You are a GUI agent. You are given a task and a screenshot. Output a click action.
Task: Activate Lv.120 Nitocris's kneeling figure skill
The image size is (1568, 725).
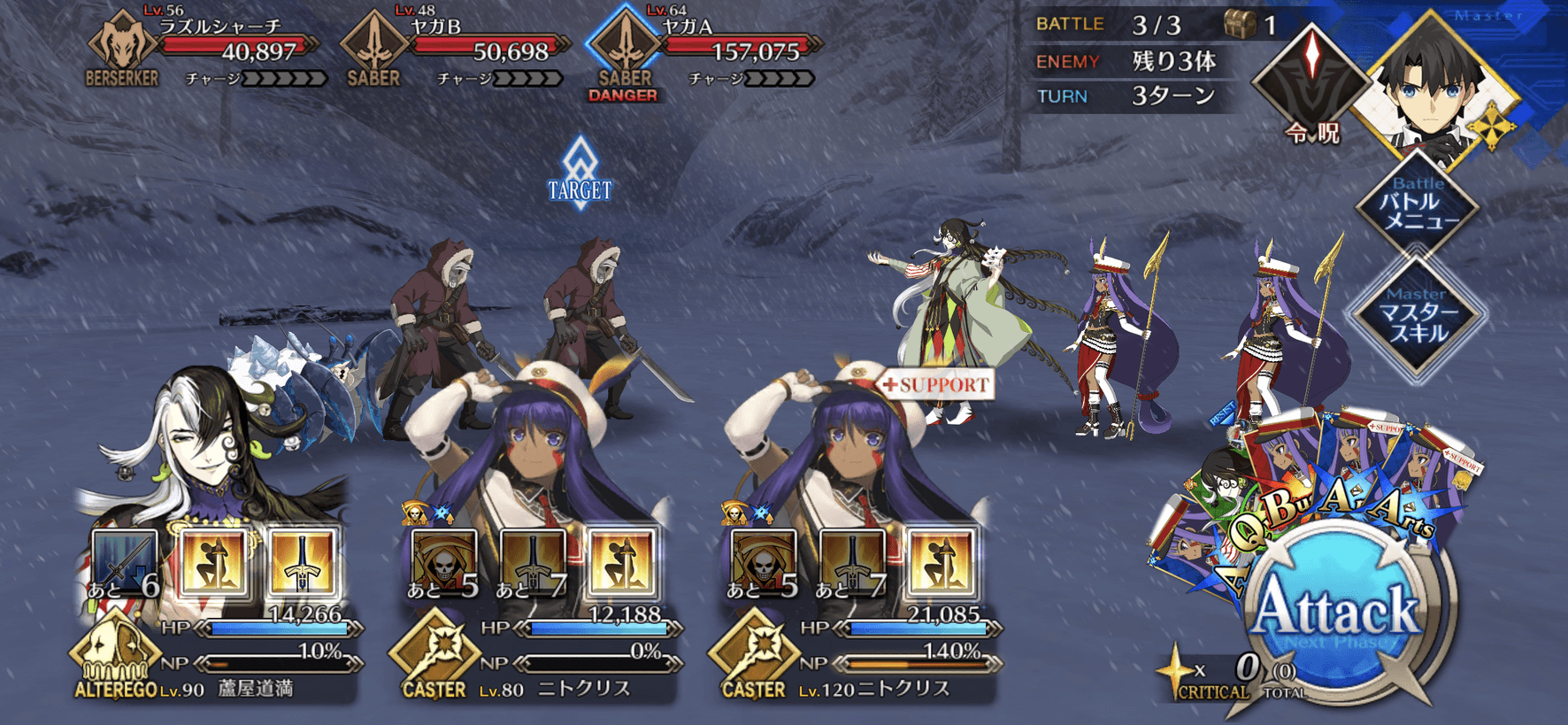[x=940, y=561]
